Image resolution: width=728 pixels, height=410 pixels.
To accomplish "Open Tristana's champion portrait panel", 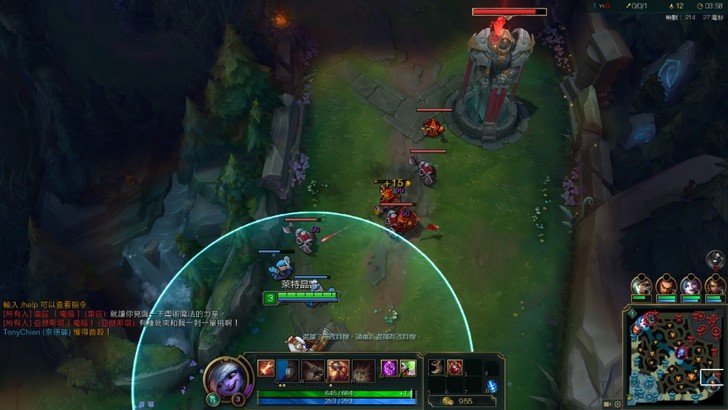I will (x=221, y=378).
